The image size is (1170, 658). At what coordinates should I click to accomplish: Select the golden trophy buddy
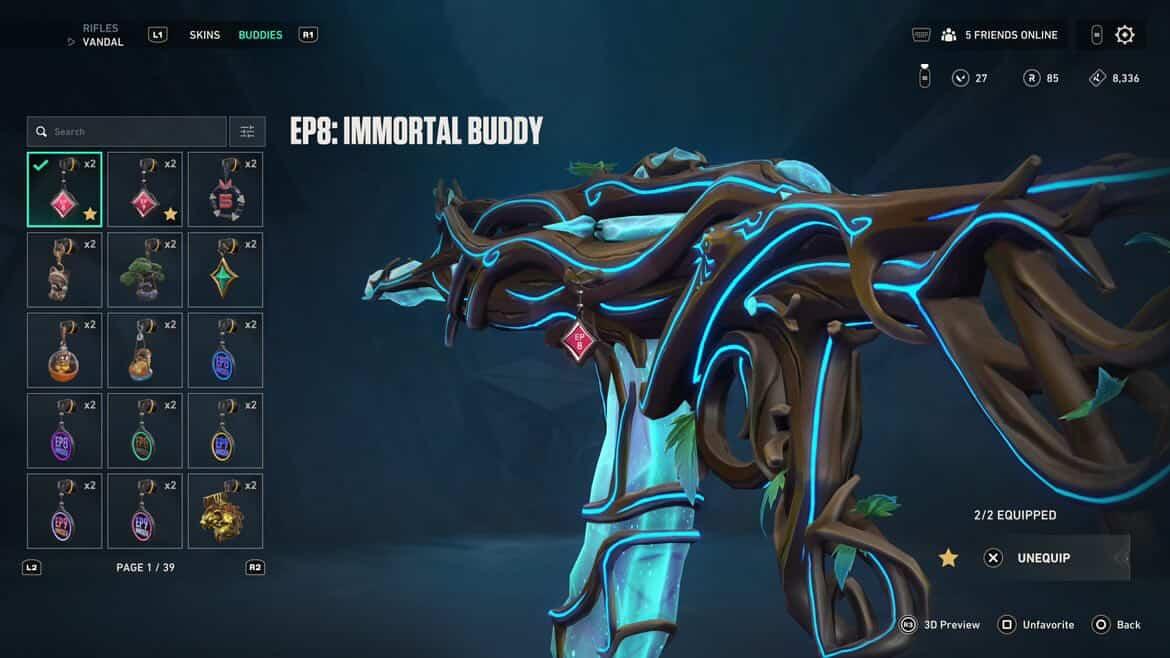225,511
